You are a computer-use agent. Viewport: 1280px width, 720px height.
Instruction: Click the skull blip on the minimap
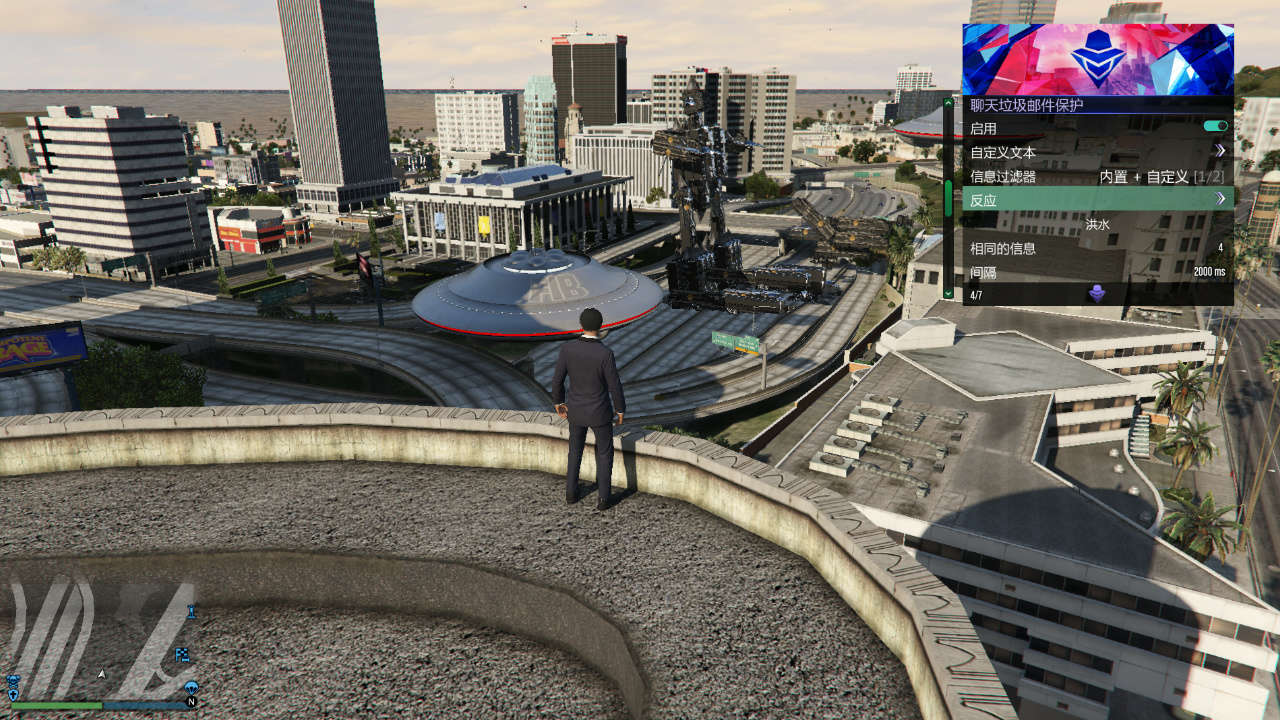click(13, 681)
